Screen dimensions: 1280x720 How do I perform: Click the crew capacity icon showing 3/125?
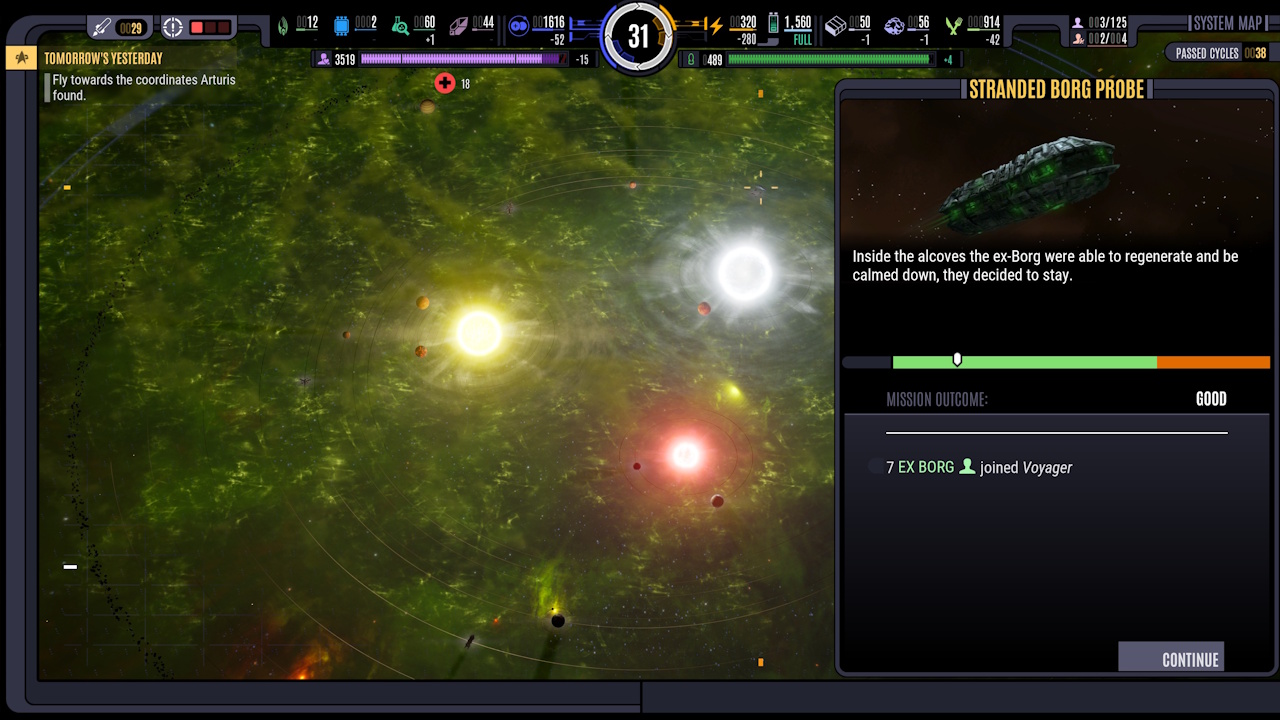(1079, 20)
